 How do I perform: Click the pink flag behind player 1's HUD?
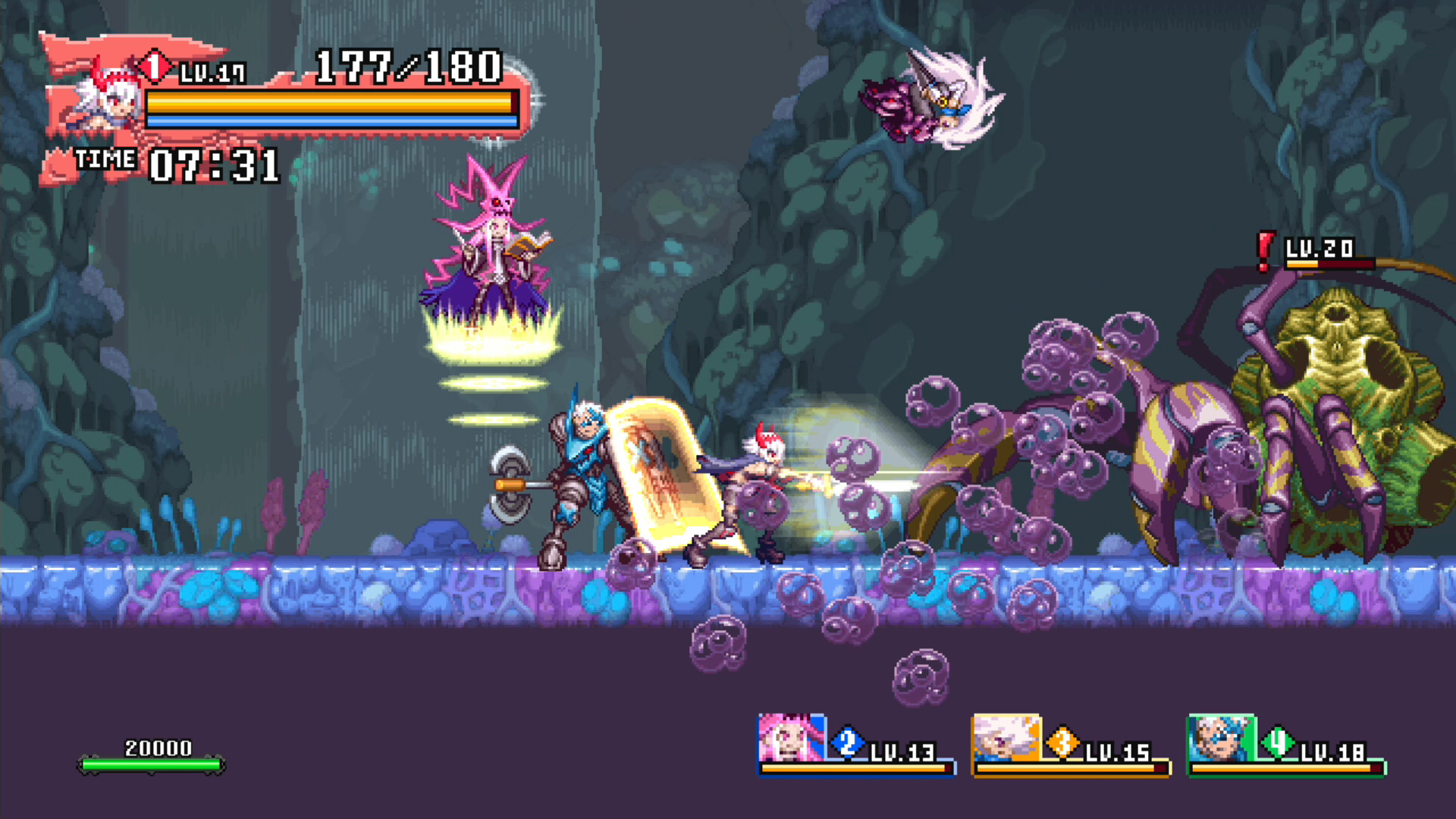(68, 45)
